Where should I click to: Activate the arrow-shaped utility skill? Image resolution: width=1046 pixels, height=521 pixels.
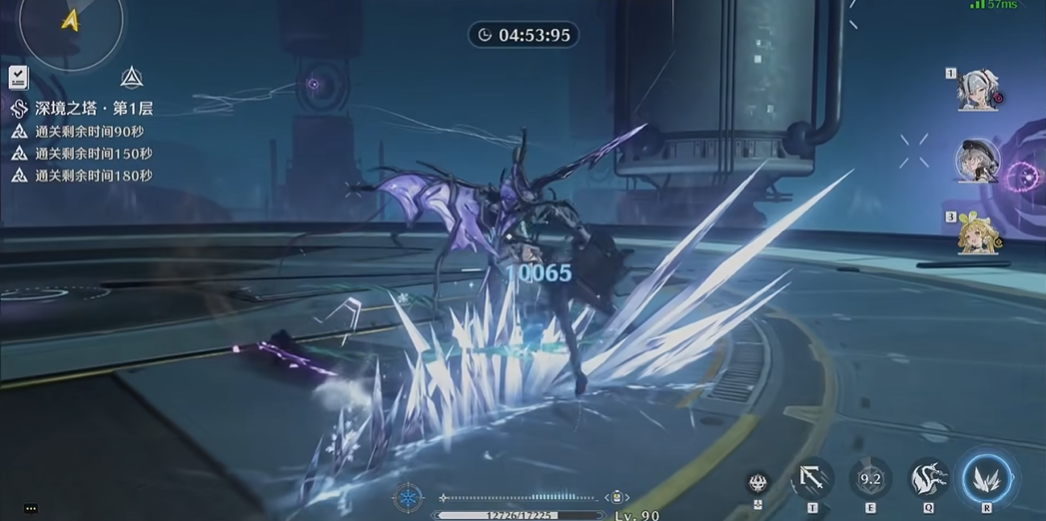[812, 480]
